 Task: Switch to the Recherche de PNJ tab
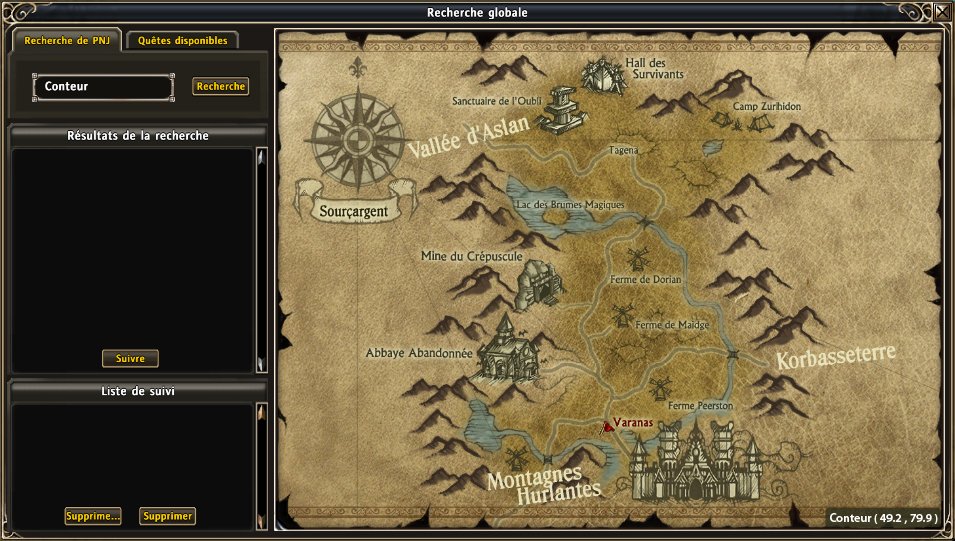pos(66,41)
